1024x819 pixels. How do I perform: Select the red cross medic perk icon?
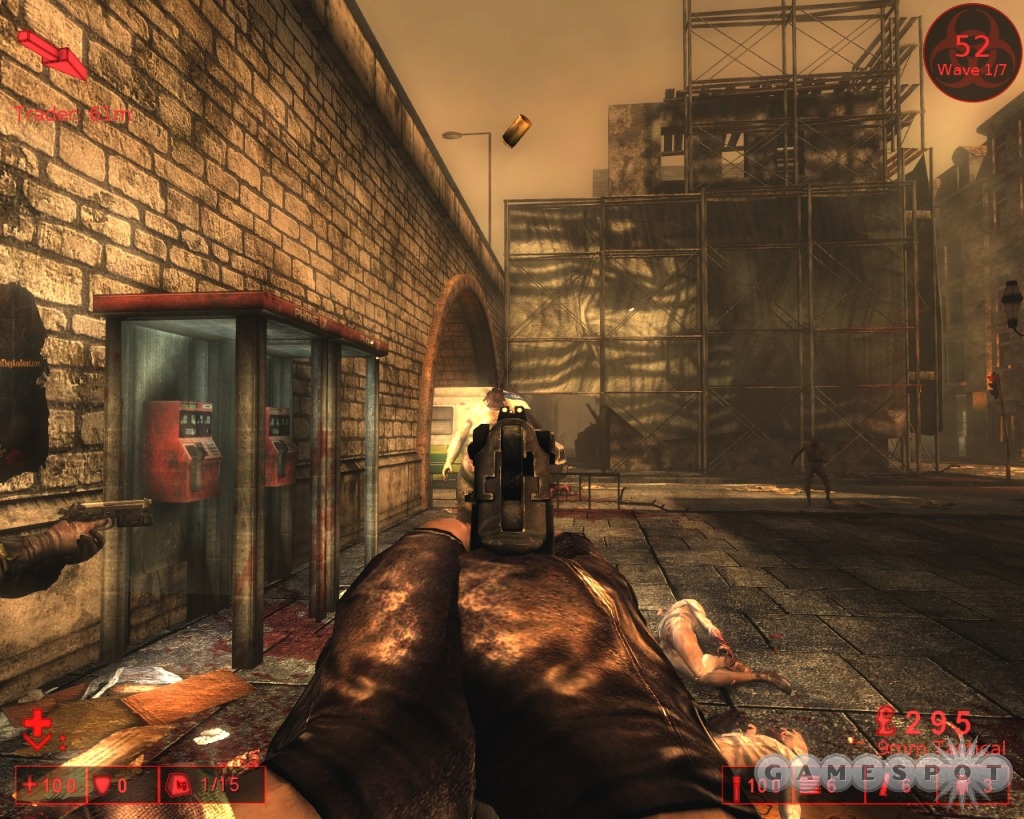tap(38, 728)
